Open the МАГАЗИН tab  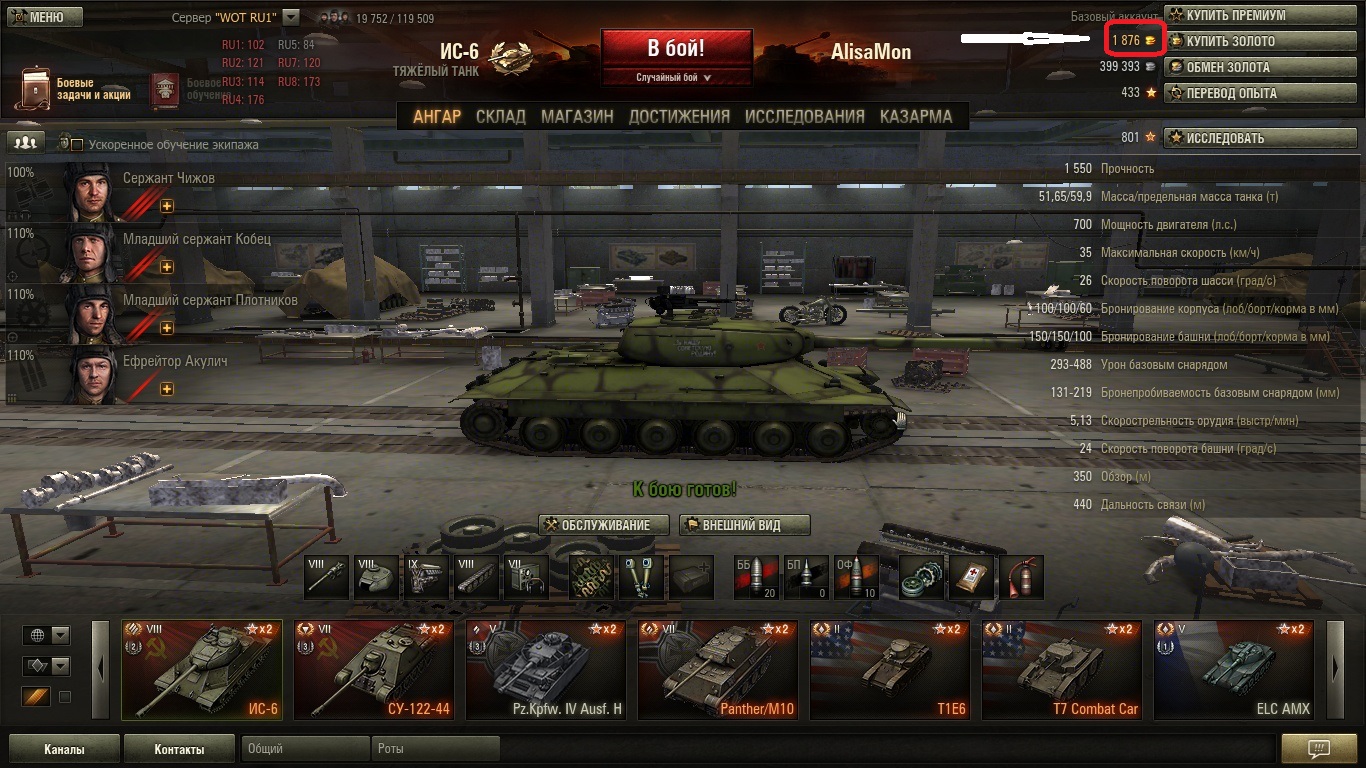point(577,116)
